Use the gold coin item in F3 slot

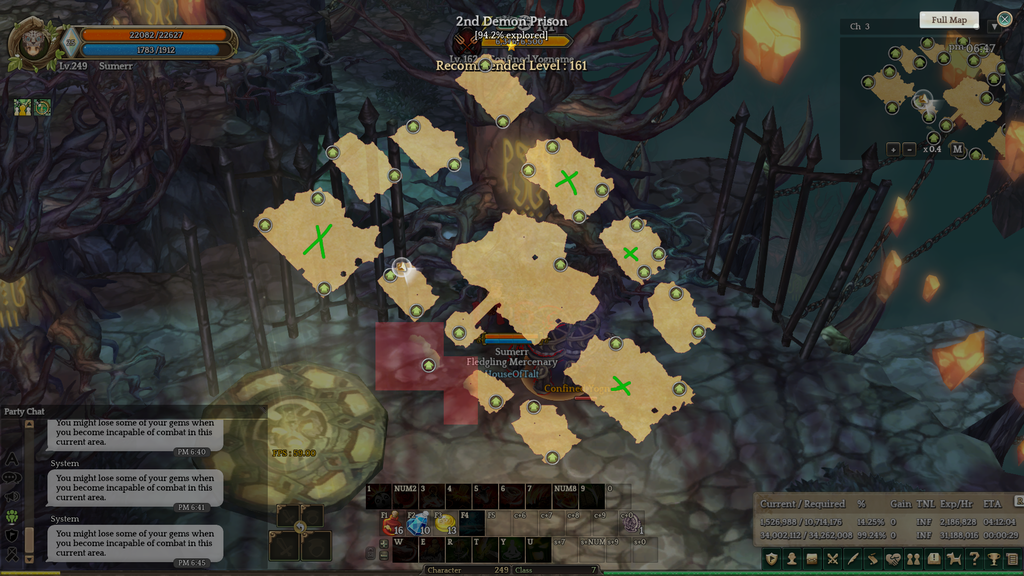[445, 523]
